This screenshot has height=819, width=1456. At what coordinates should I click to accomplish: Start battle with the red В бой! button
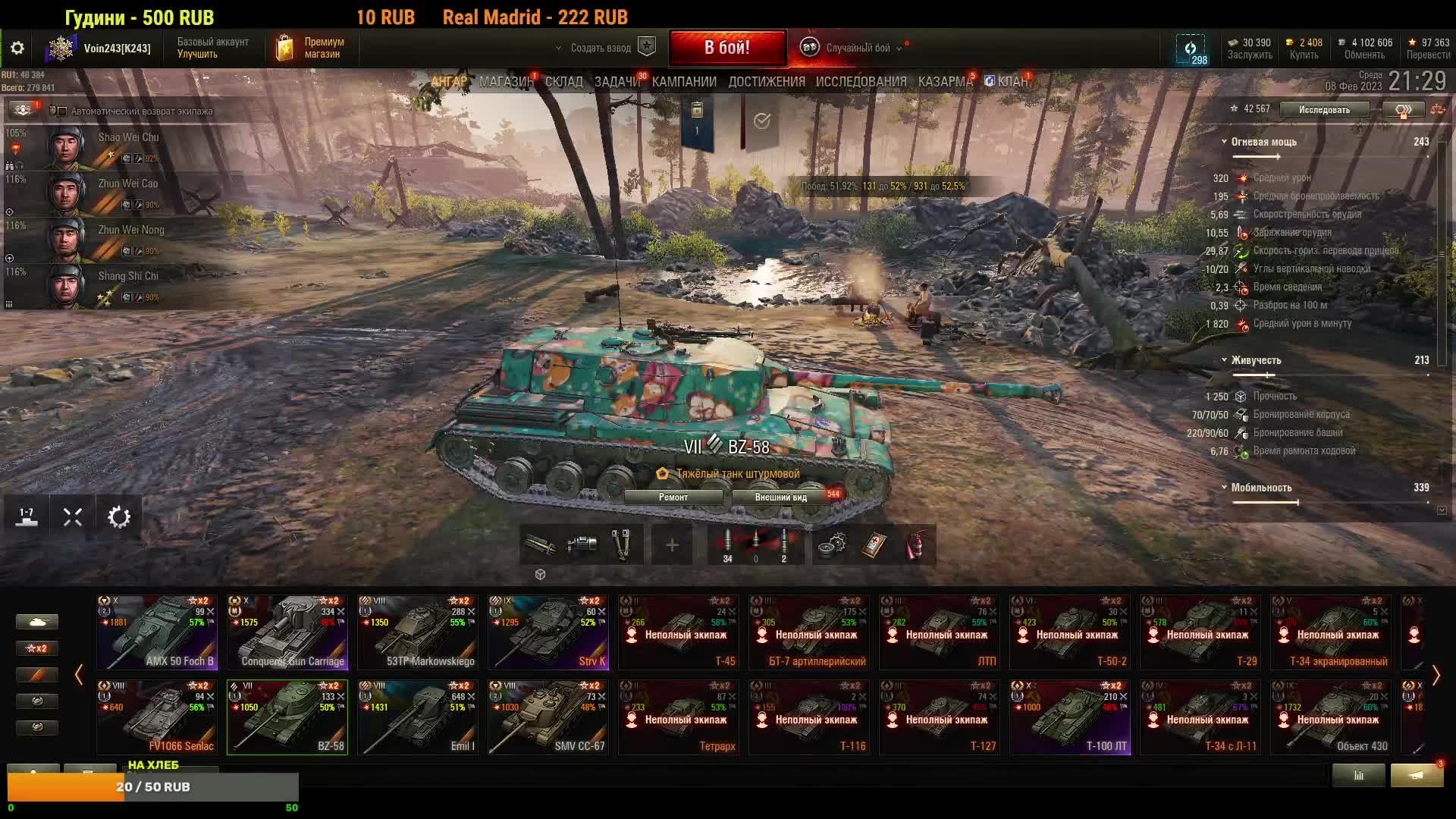(726, 48)
